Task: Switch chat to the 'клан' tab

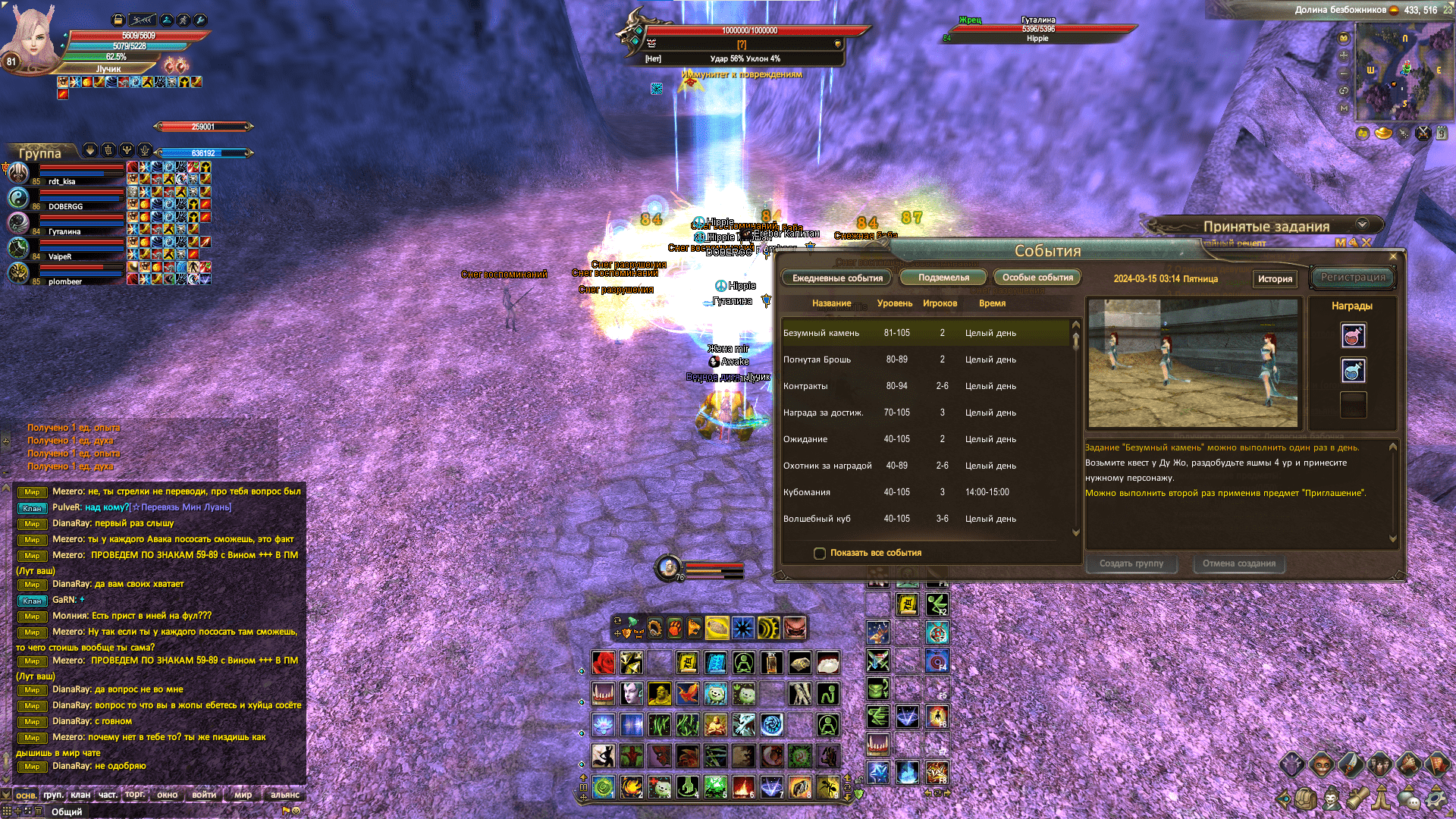Action: 80,795
